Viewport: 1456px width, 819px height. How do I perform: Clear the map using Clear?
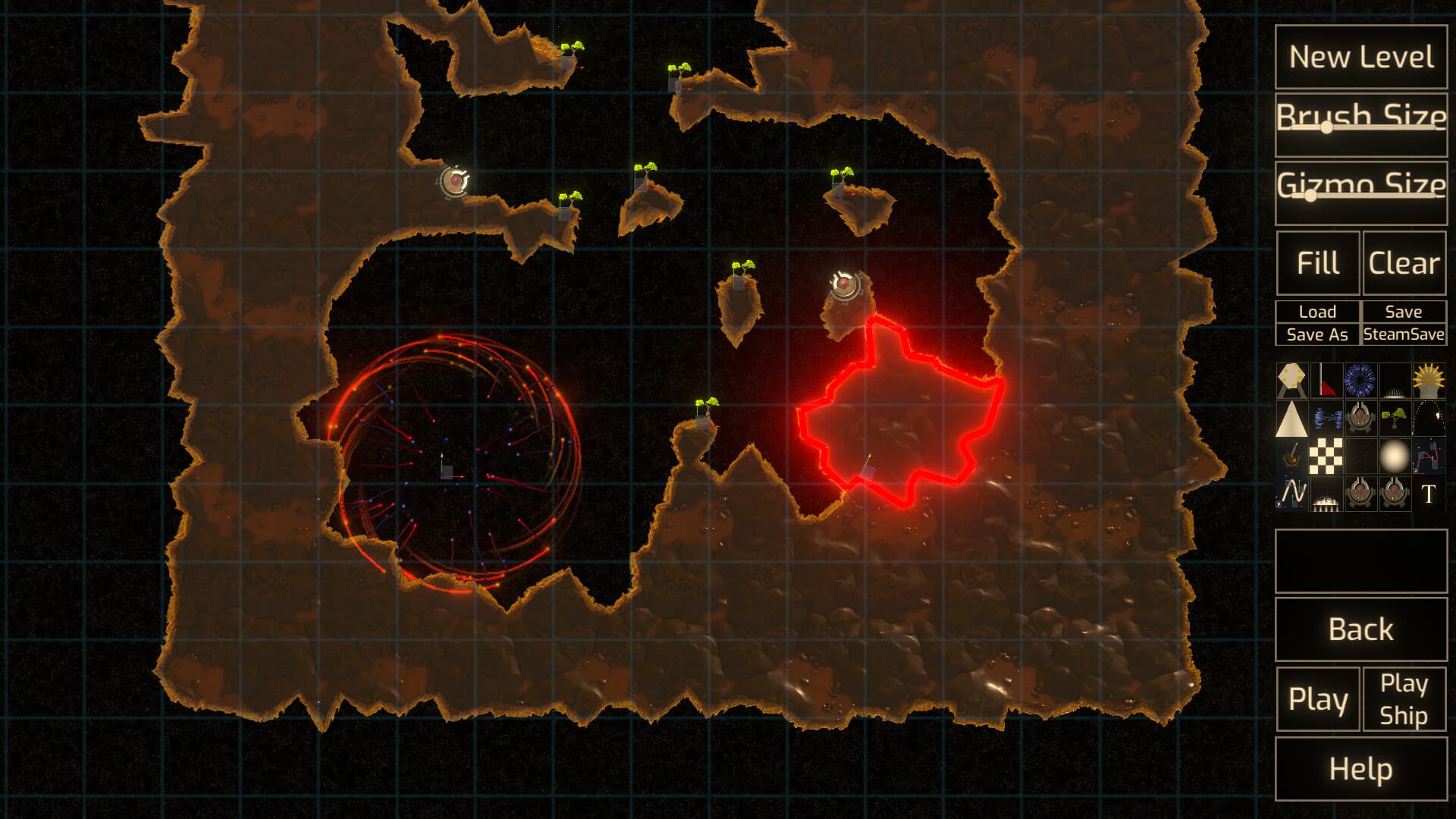click(1403, 263)
